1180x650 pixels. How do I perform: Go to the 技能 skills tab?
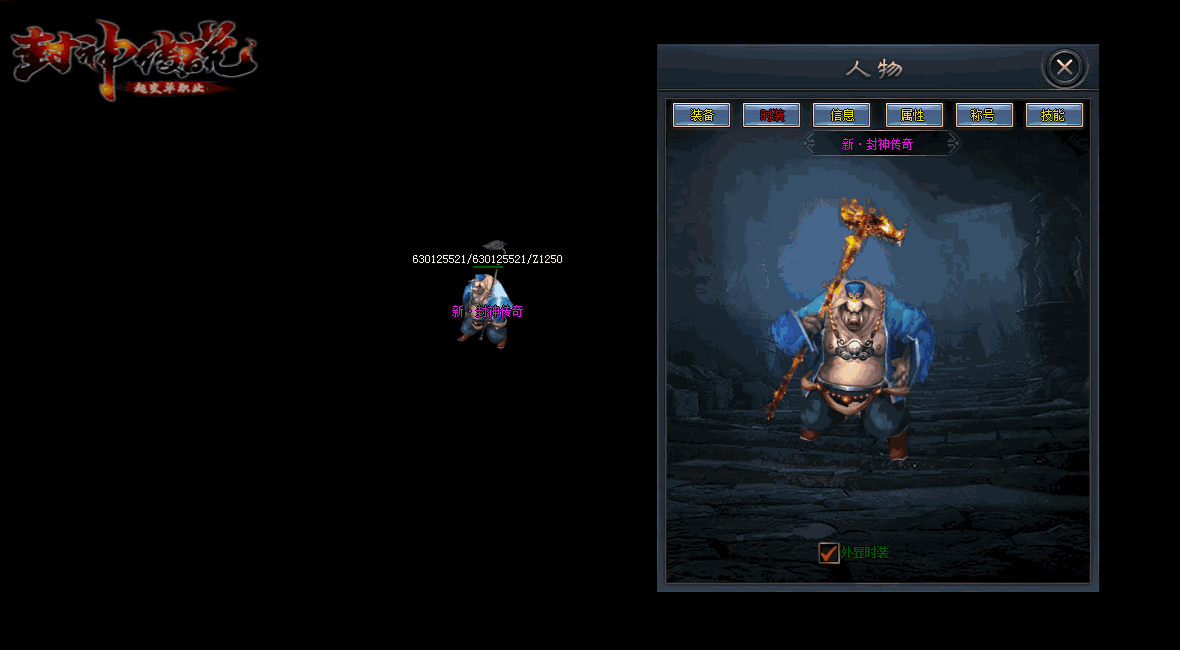1054,115
